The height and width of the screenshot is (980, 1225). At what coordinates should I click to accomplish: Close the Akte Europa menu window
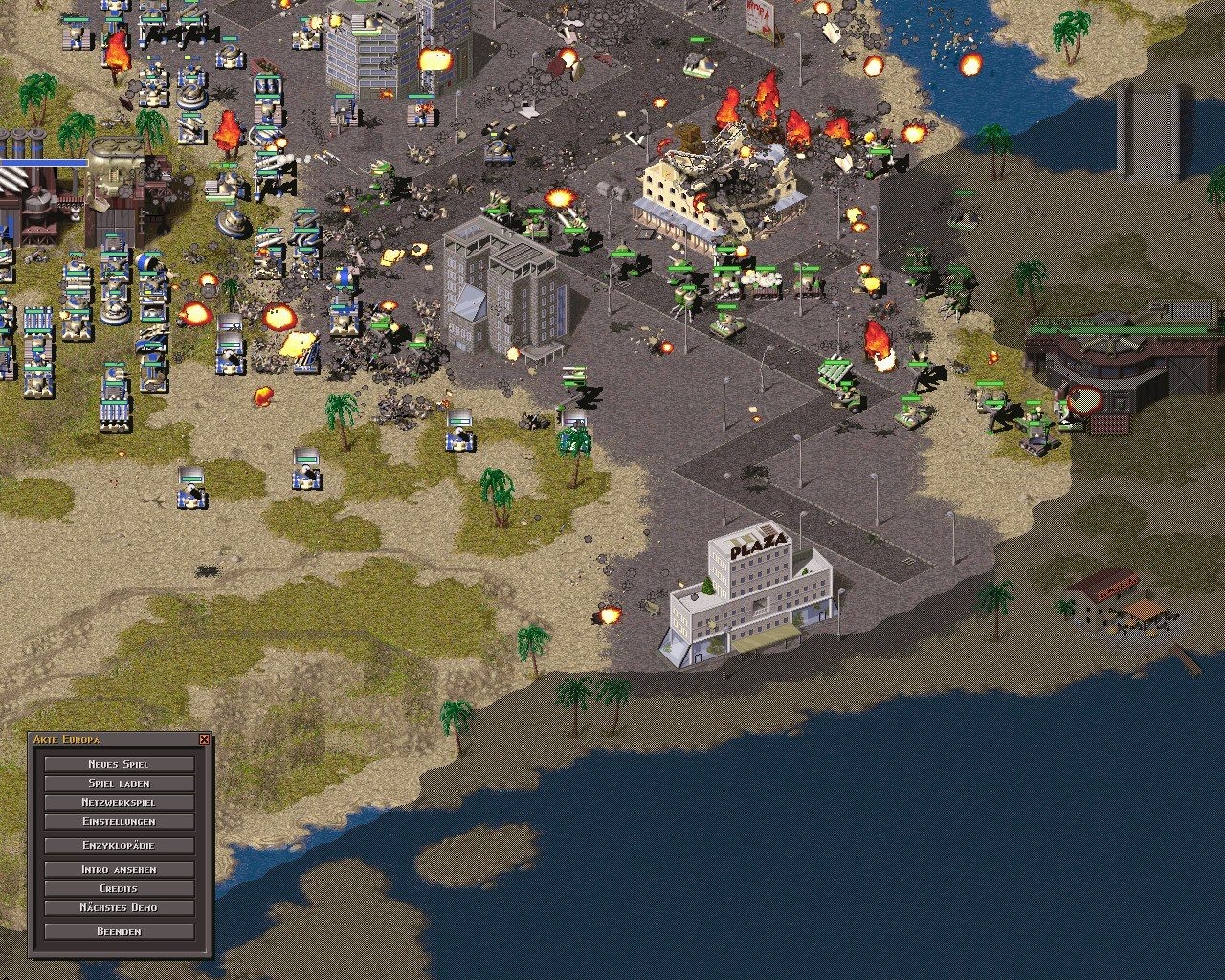click(204, 740)
